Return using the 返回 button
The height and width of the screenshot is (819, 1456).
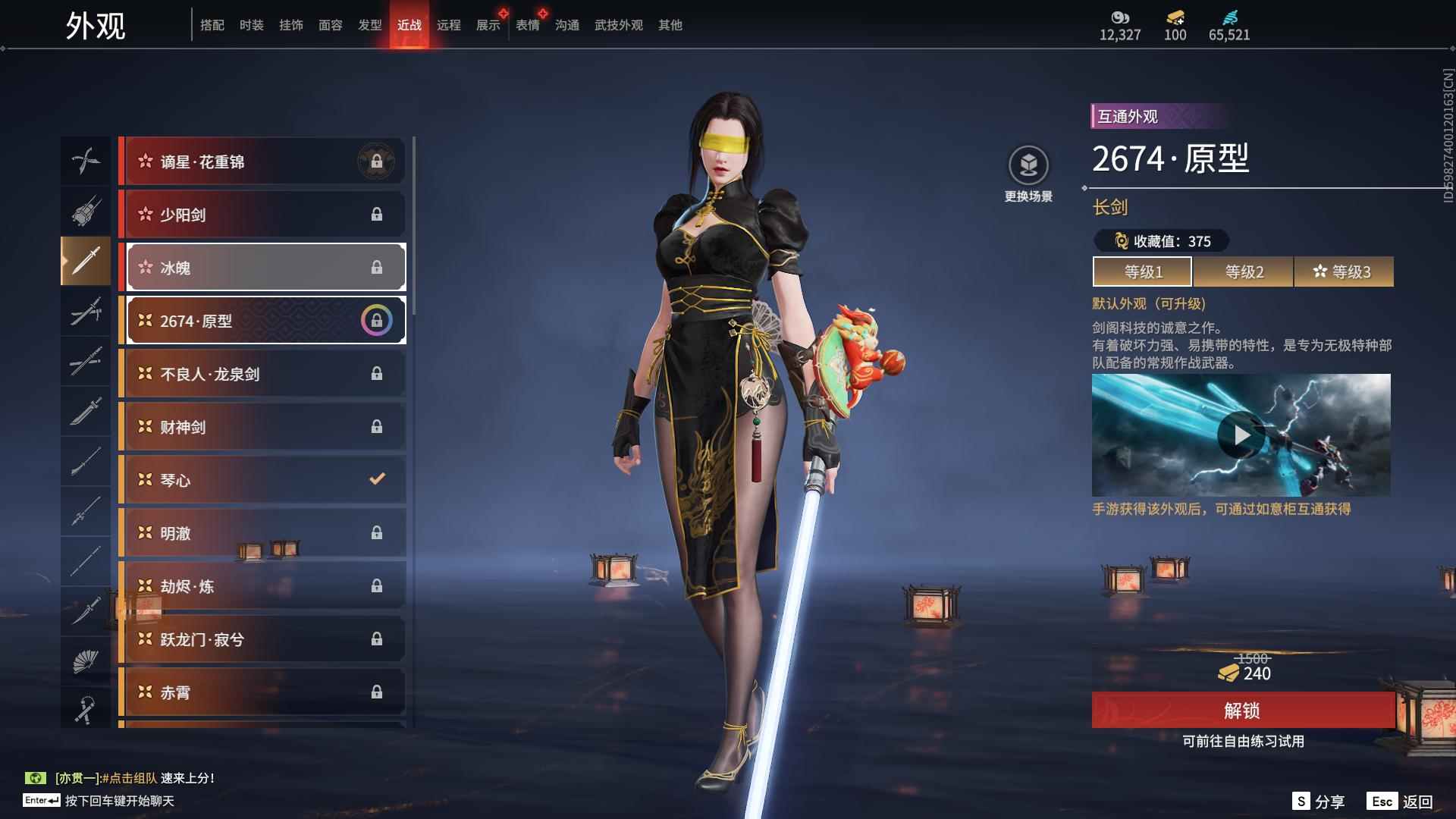(x=1400, y=802)
